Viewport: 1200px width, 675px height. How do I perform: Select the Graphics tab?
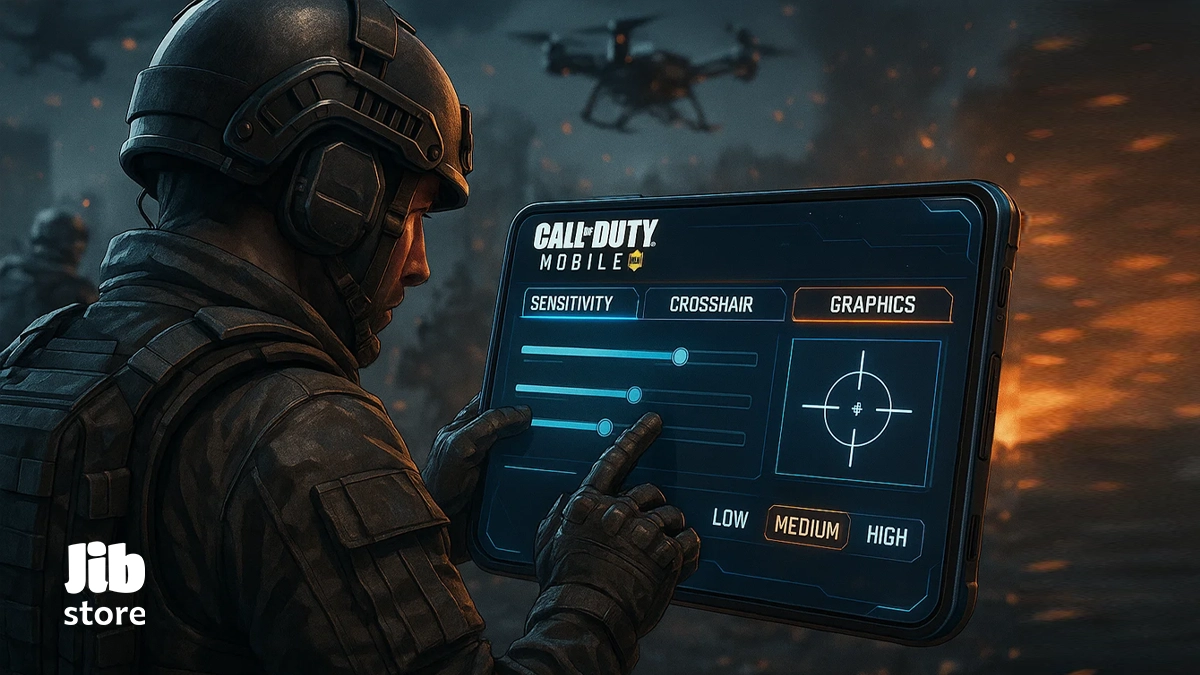[x=872, y=305]
